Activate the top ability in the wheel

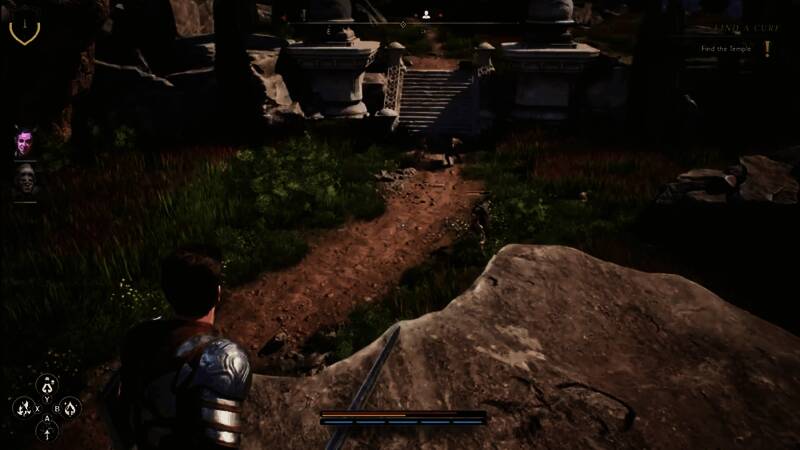point(46,384)
